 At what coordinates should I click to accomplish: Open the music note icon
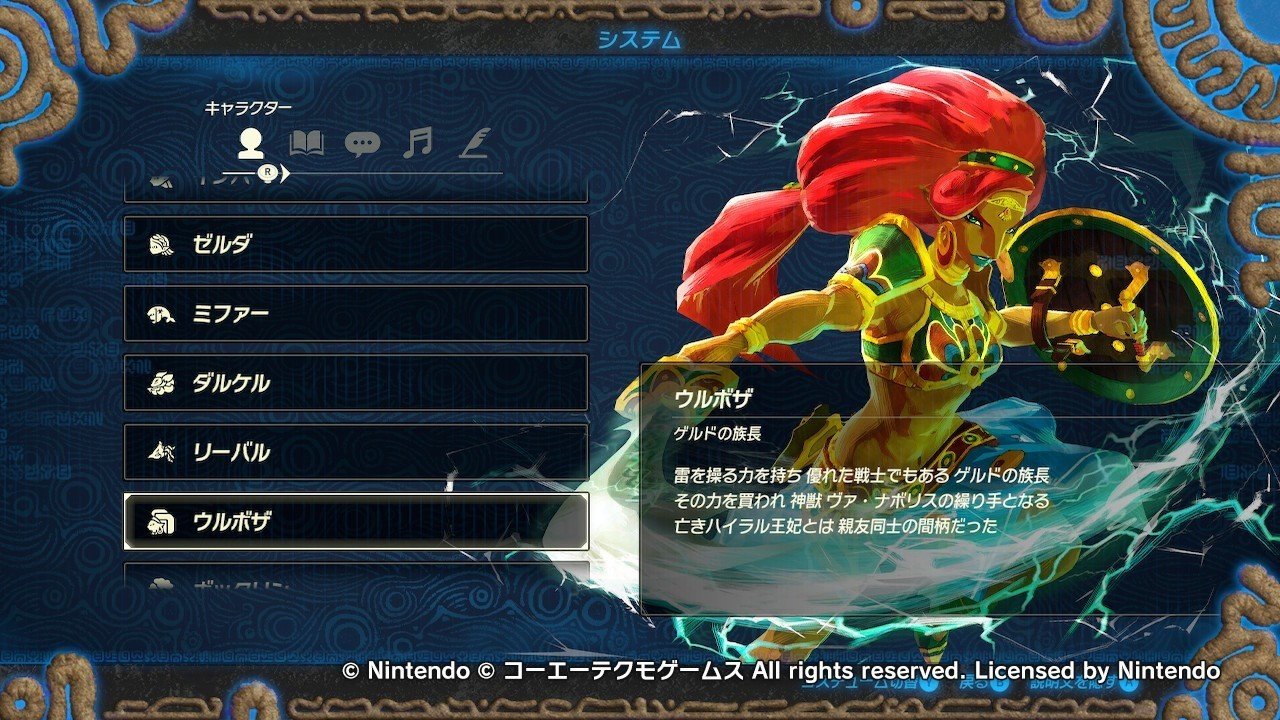click(418, 143)
